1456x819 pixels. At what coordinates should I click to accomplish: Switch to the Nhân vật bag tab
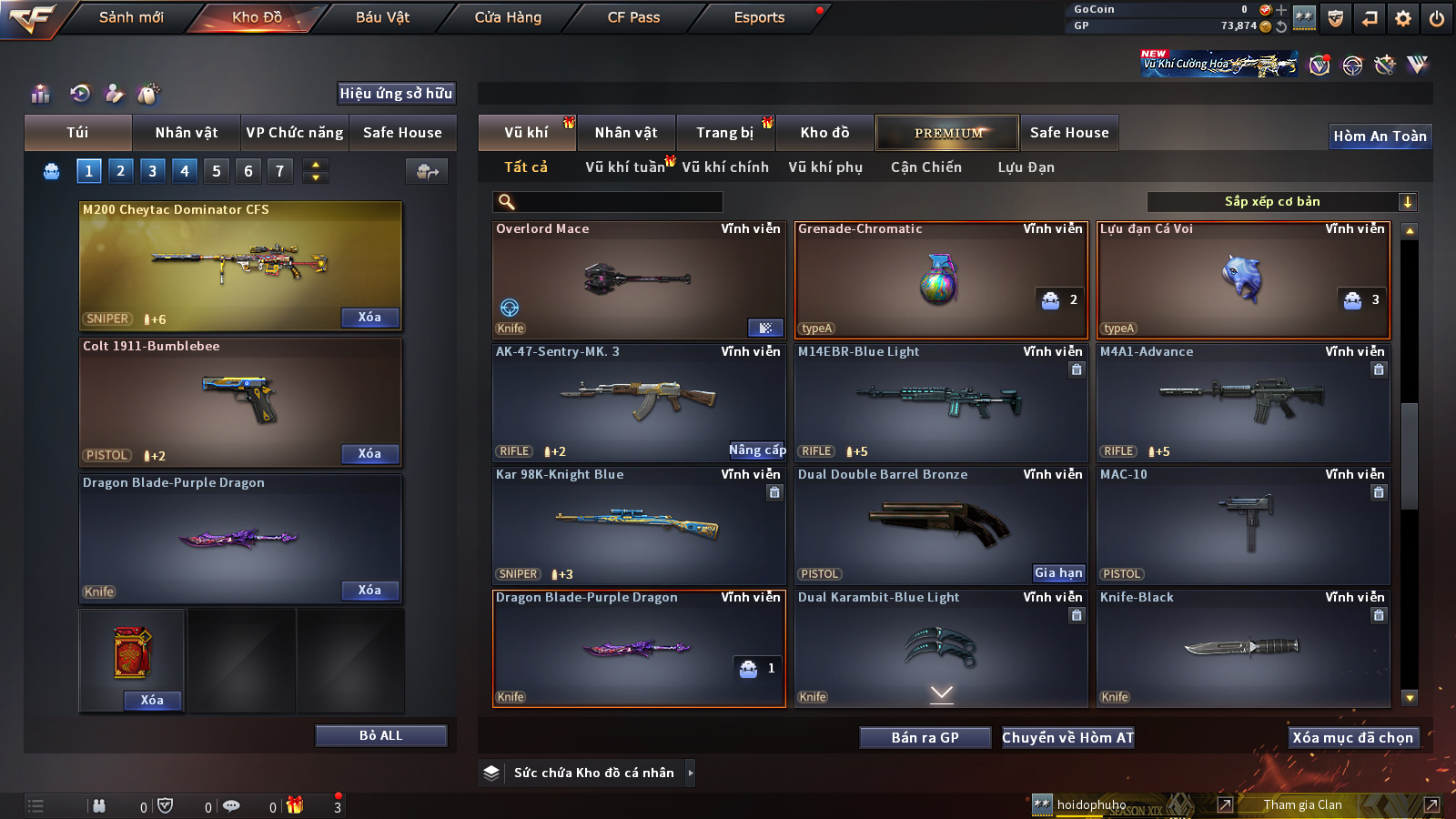click(x=187, y=133)
